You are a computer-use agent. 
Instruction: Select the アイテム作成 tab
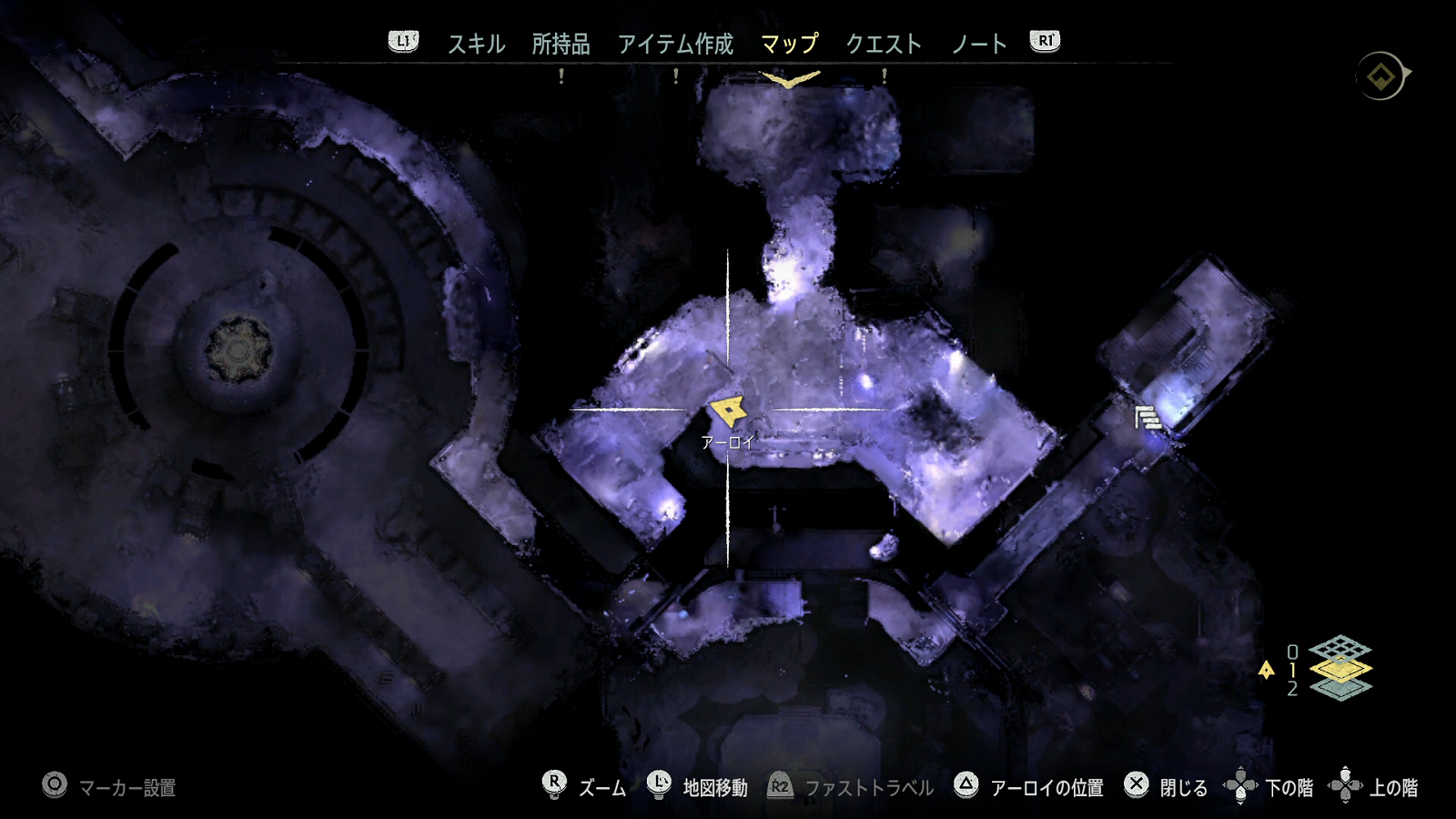pos(675,44)
